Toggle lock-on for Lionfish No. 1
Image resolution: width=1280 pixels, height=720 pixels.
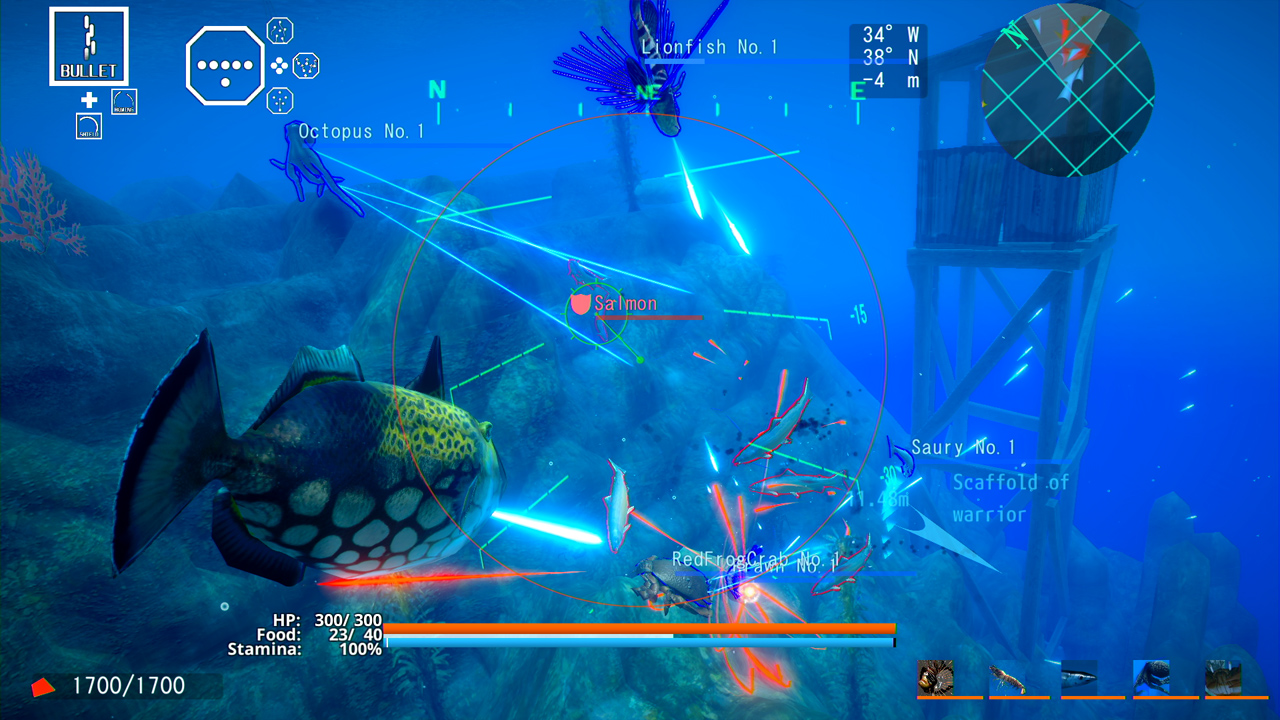(x=711, y=46)
